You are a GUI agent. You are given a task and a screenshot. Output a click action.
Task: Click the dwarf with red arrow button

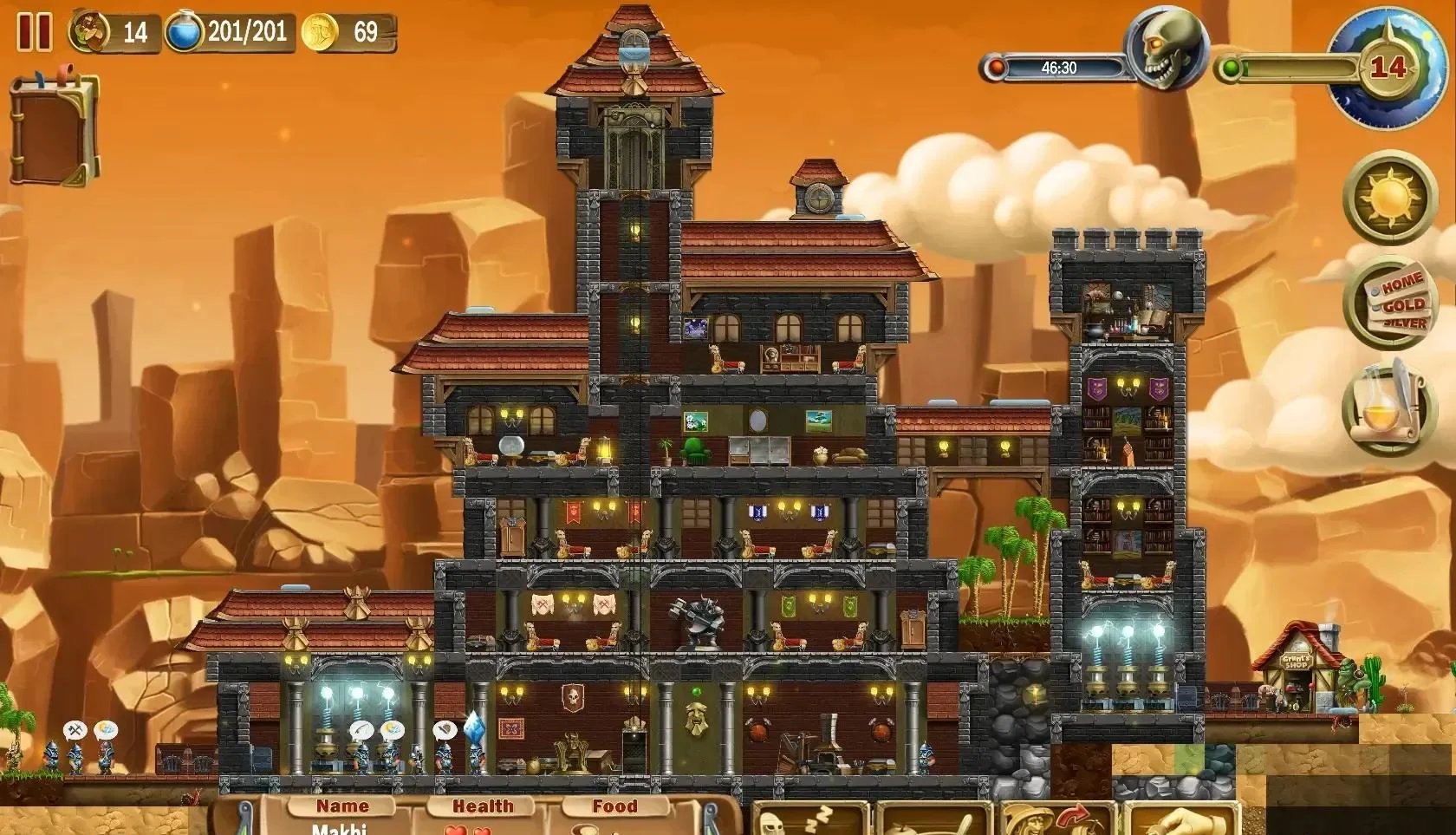coord(1056,819)
